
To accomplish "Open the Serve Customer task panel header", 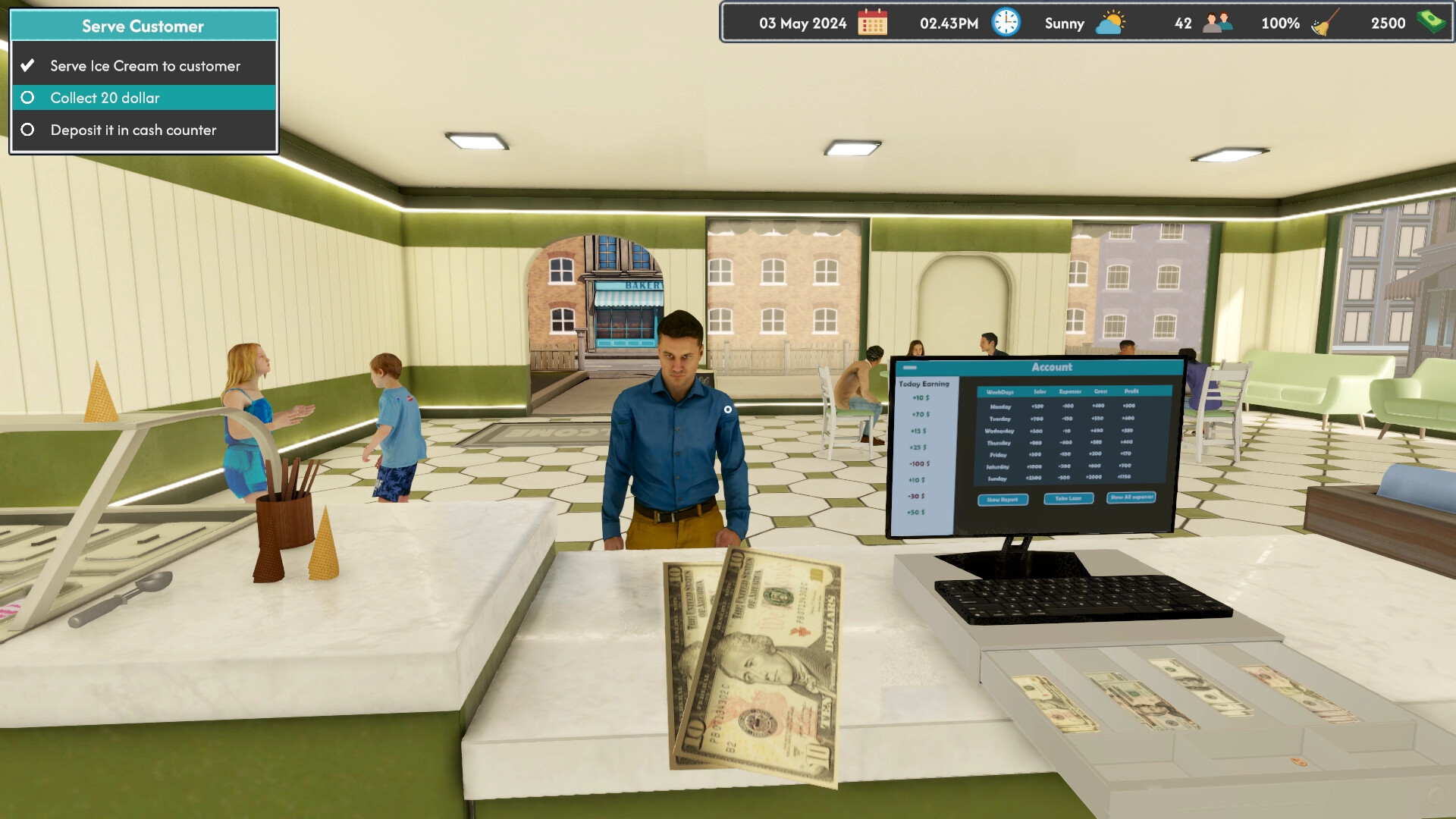I will click(143, 25).
